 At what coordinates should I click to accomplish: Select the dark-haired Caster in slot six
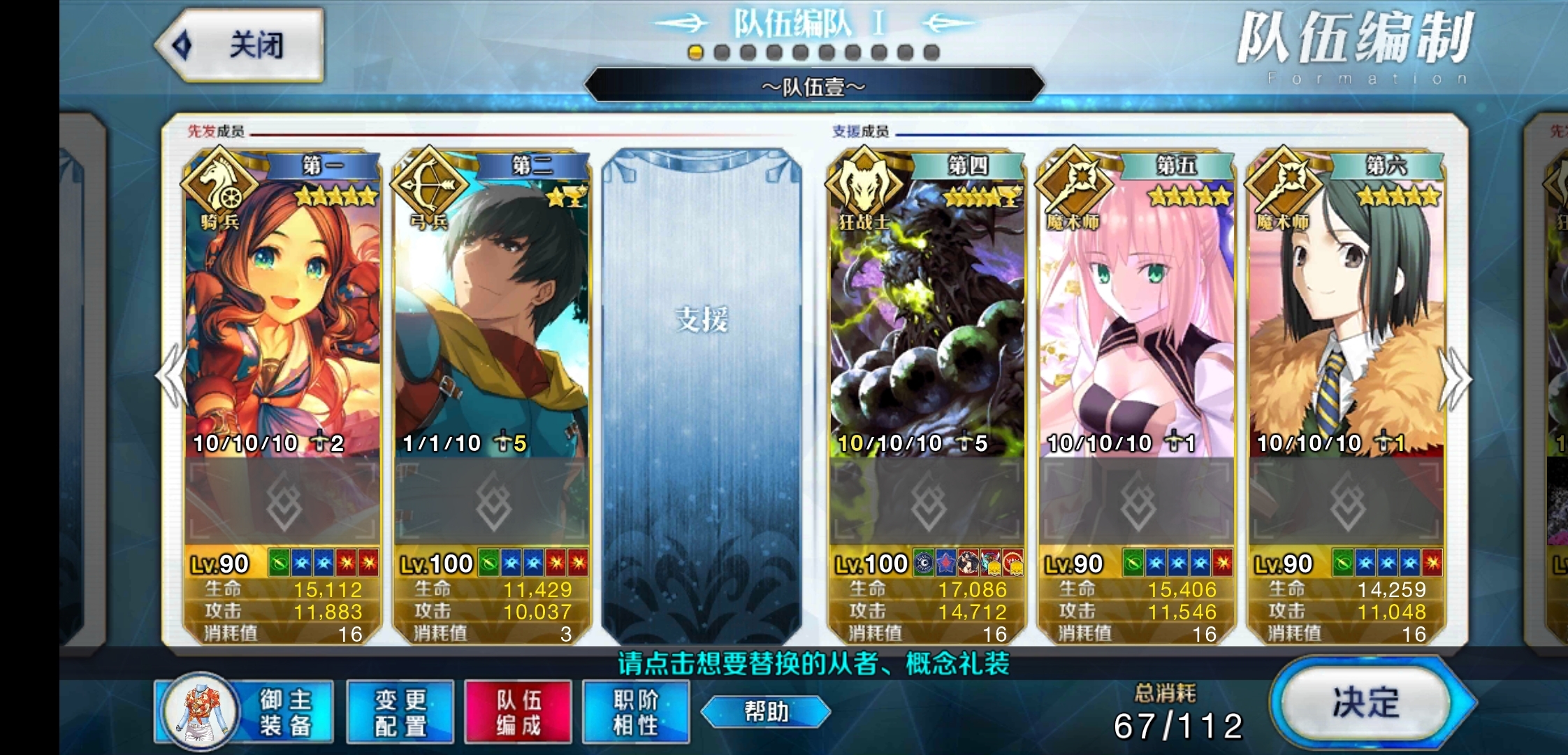[1346, 315]
